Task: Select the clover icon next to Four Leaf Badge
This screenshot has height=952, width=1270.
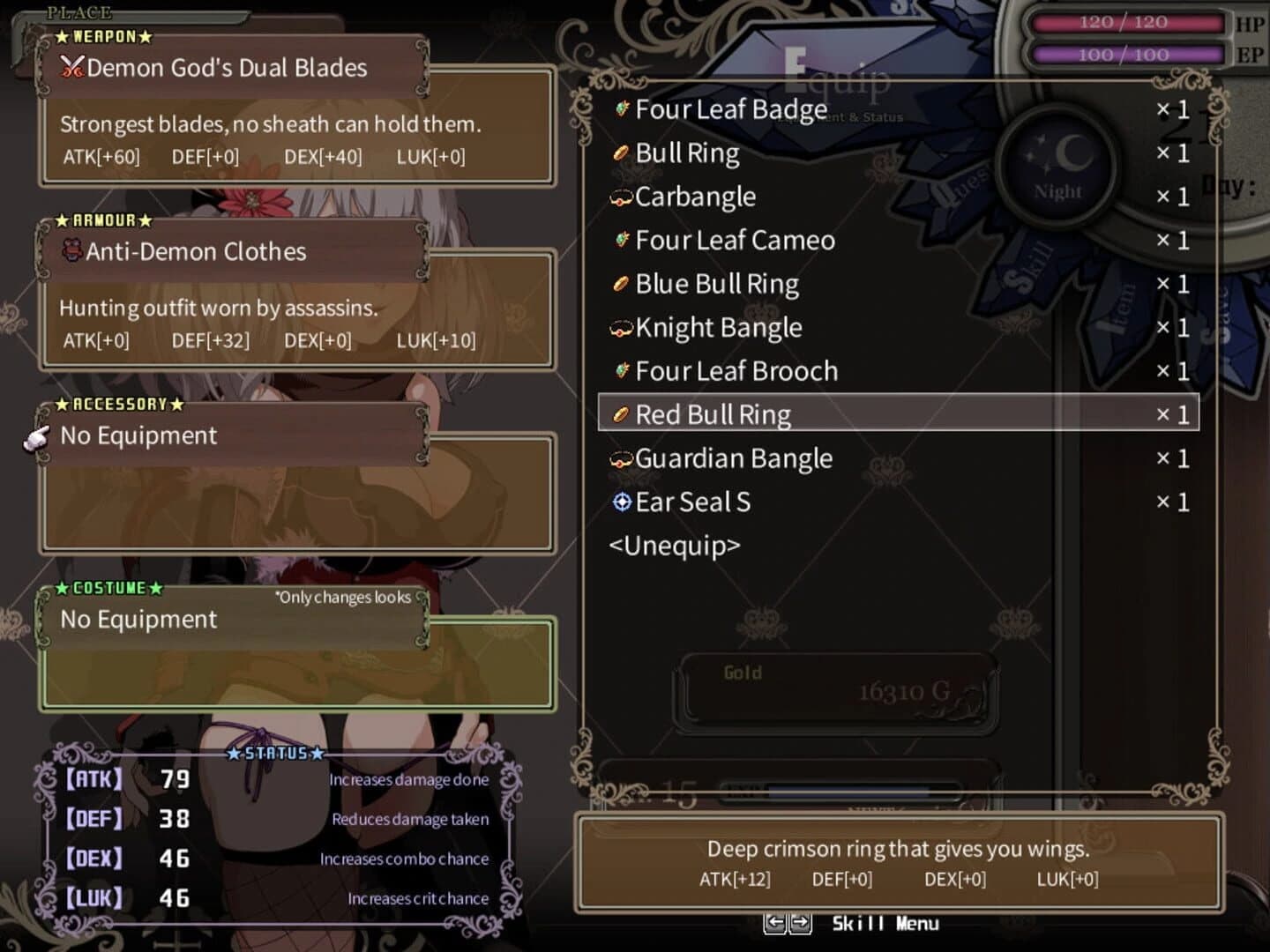Action: 622,109
